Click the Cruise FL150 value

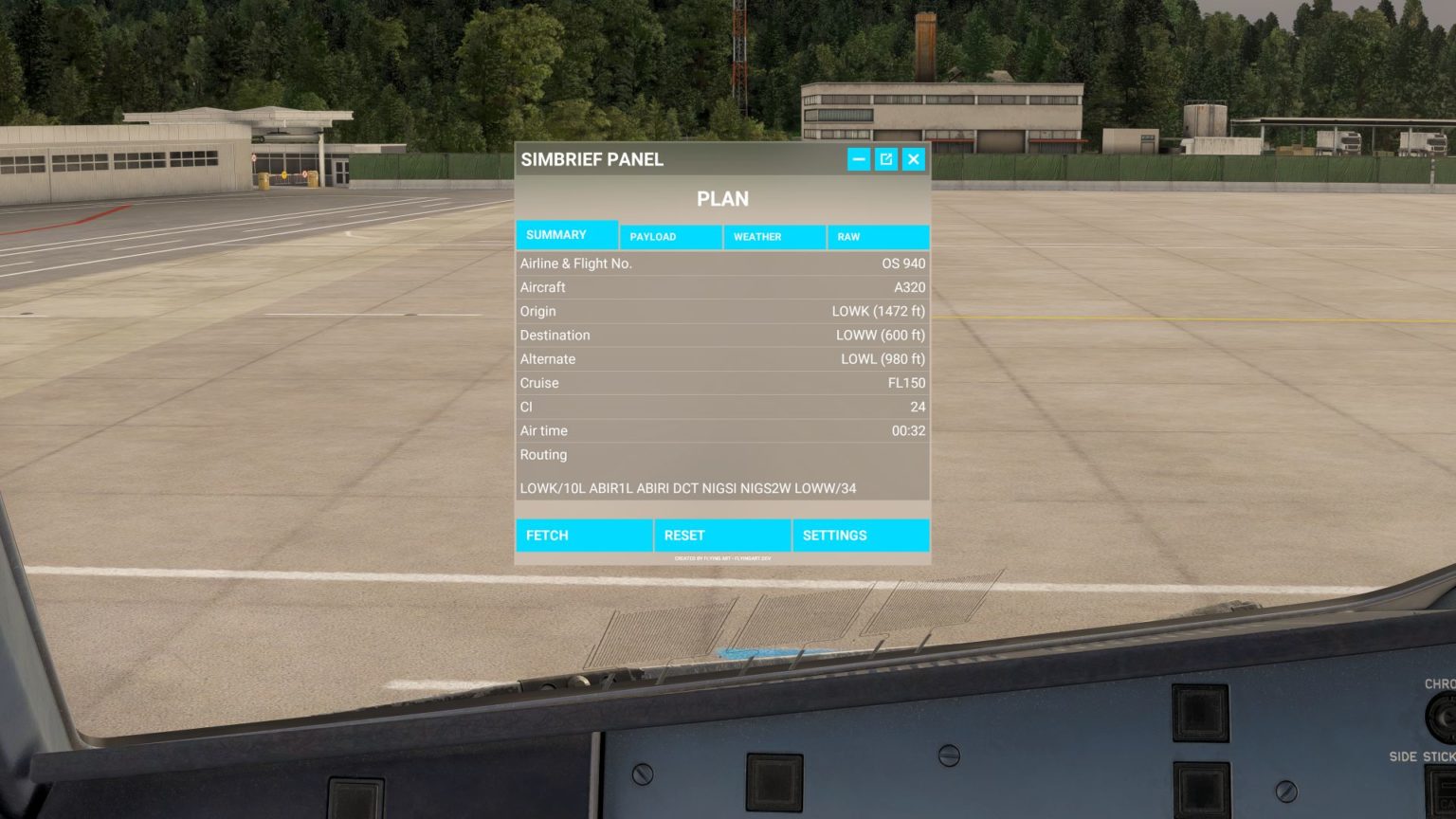pyautogui.click(x=722, y=383)
